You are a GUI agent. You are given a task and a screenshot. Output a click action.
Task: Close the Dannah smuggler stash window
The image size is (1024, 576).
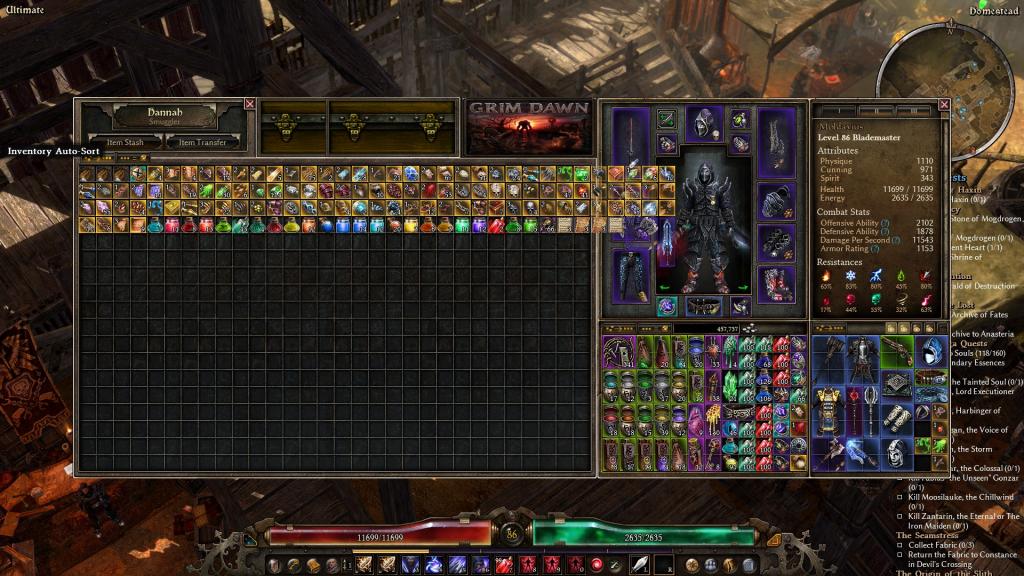[250, 104]
